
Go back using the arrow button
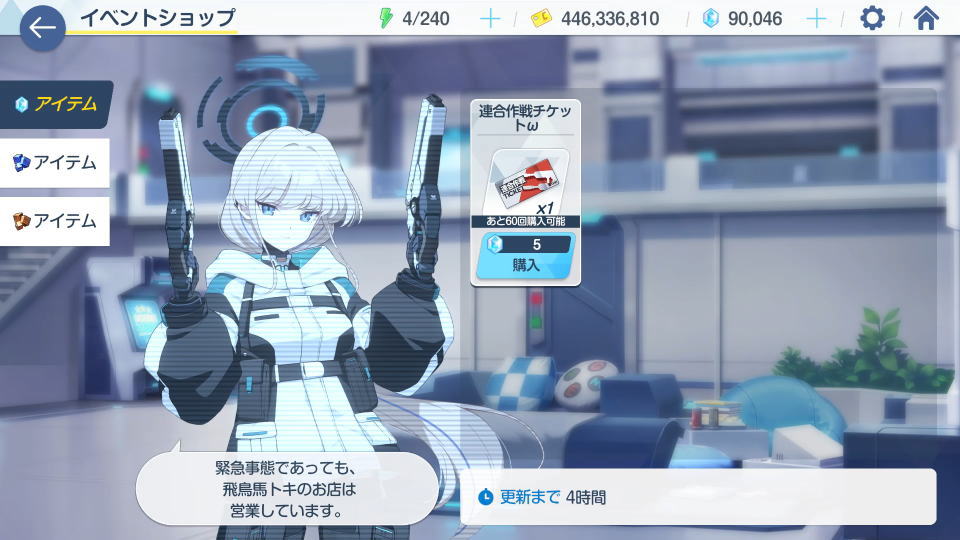(42, 27)
